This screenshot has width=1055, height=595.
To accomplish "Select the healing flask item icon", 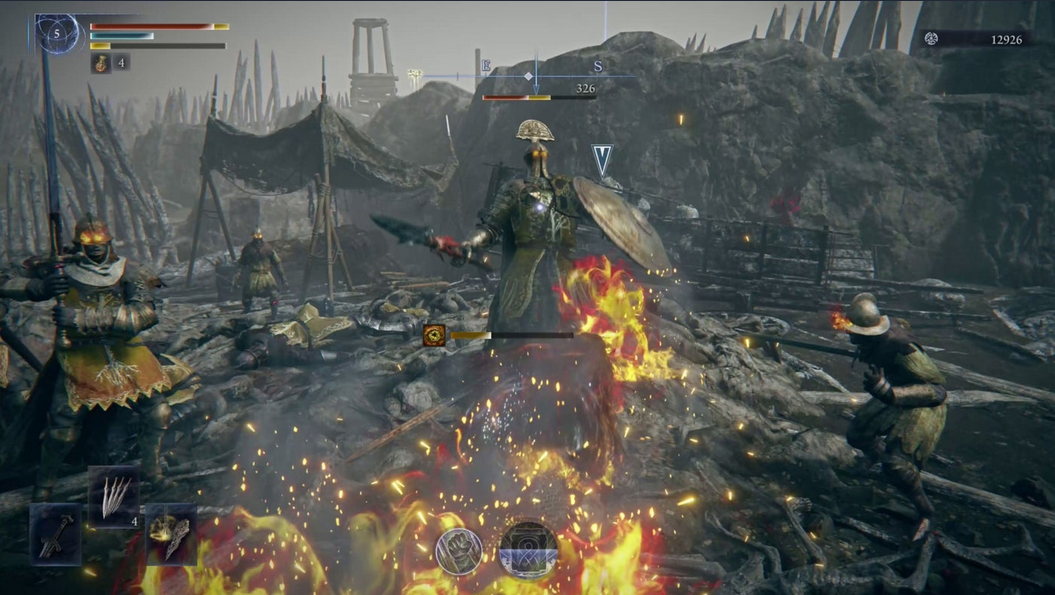I will click(102, 63).
